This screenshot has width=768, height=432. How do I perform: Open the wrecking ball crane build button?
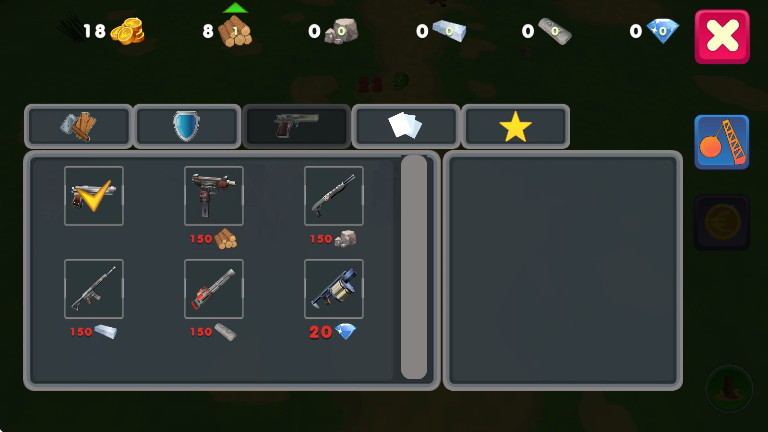(x=721, y=142)
